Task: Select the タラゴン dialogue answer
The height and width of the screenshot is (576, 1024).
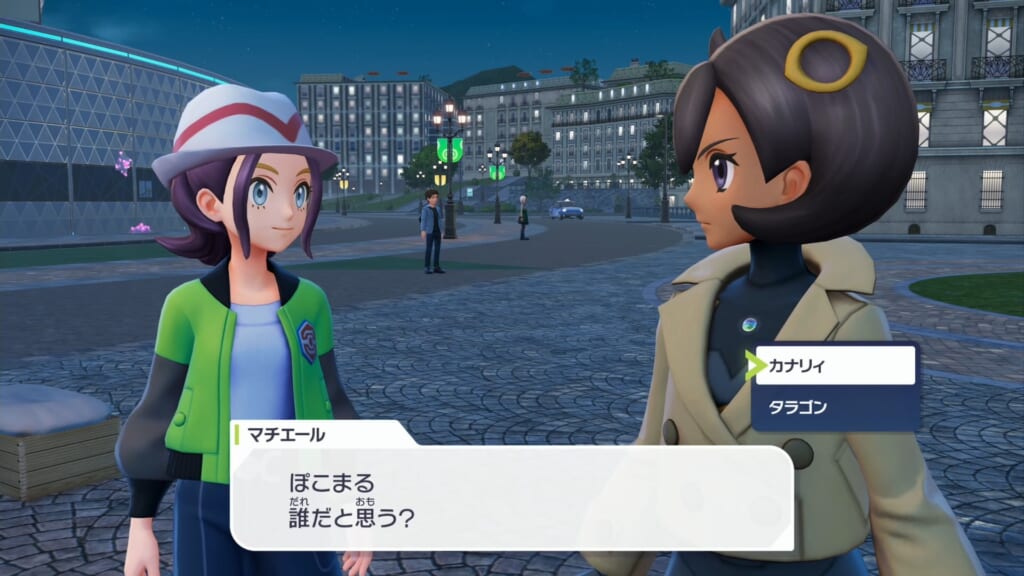Action: (836, 408)
